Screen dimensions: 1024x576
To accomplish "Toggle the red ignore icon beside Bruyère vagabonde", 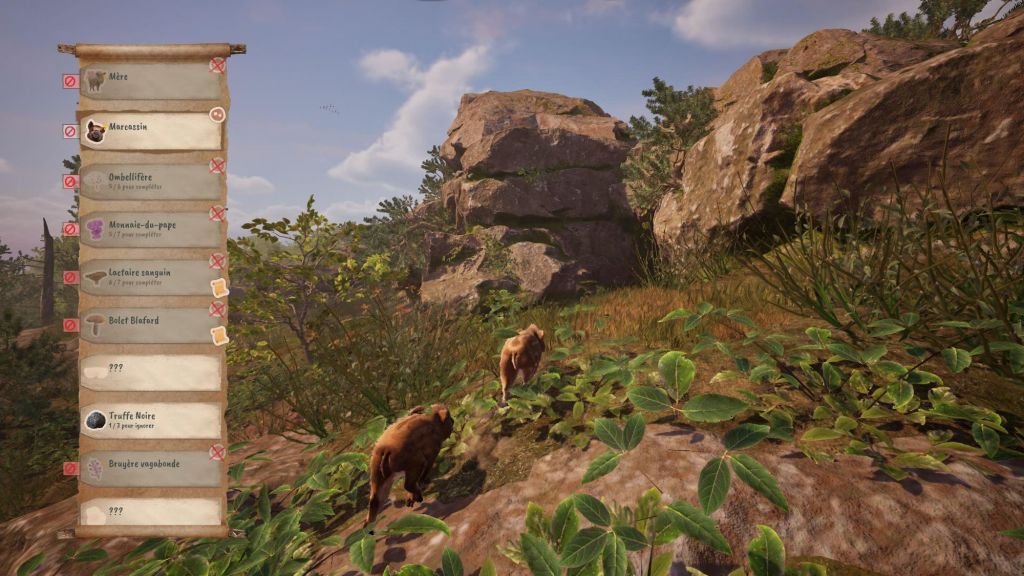I will [x=70, y=468].
